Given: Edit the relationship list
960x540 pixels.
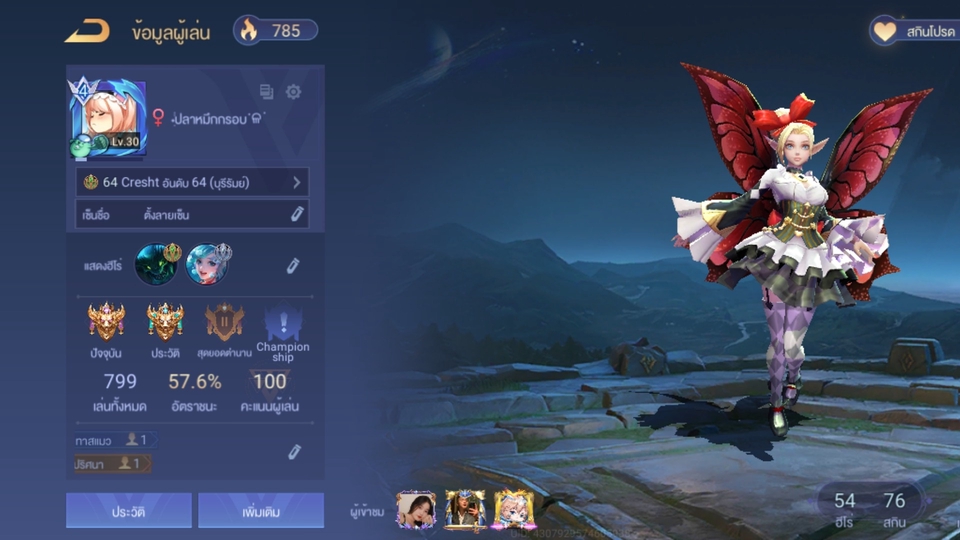Looking at the screenshot, I should coord(293,452).
